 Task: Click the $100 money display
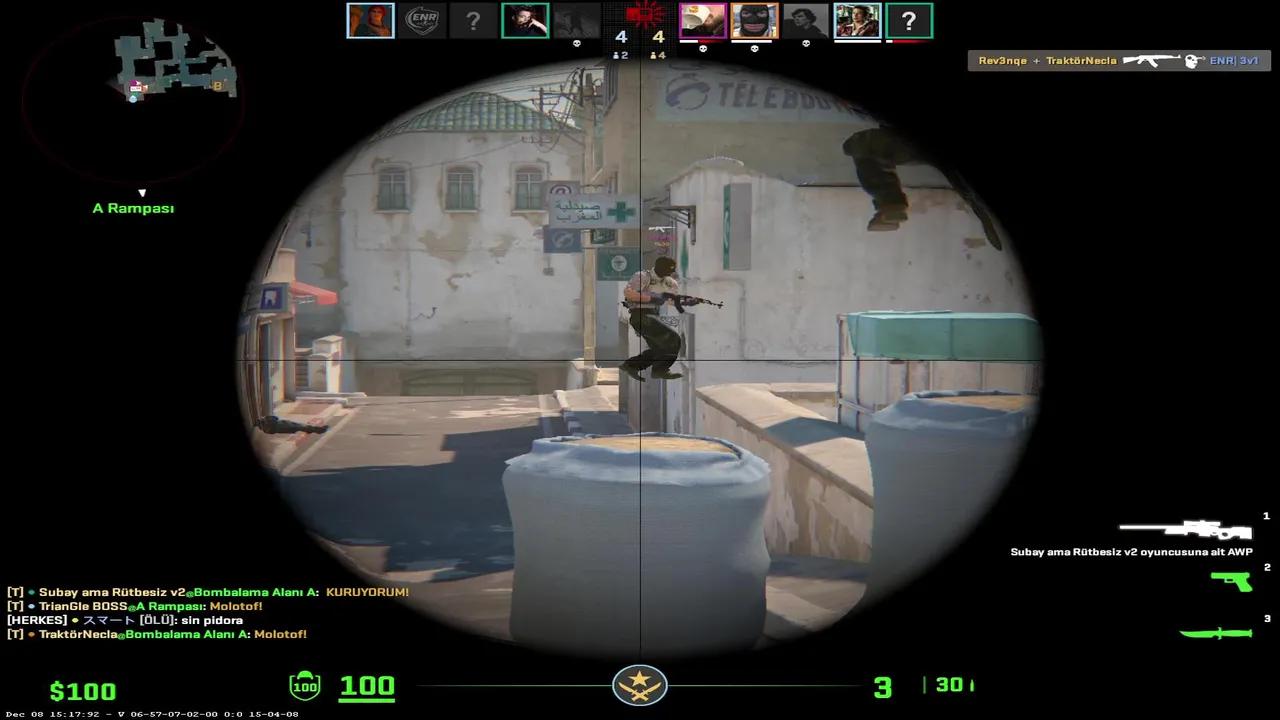point(85,690)
